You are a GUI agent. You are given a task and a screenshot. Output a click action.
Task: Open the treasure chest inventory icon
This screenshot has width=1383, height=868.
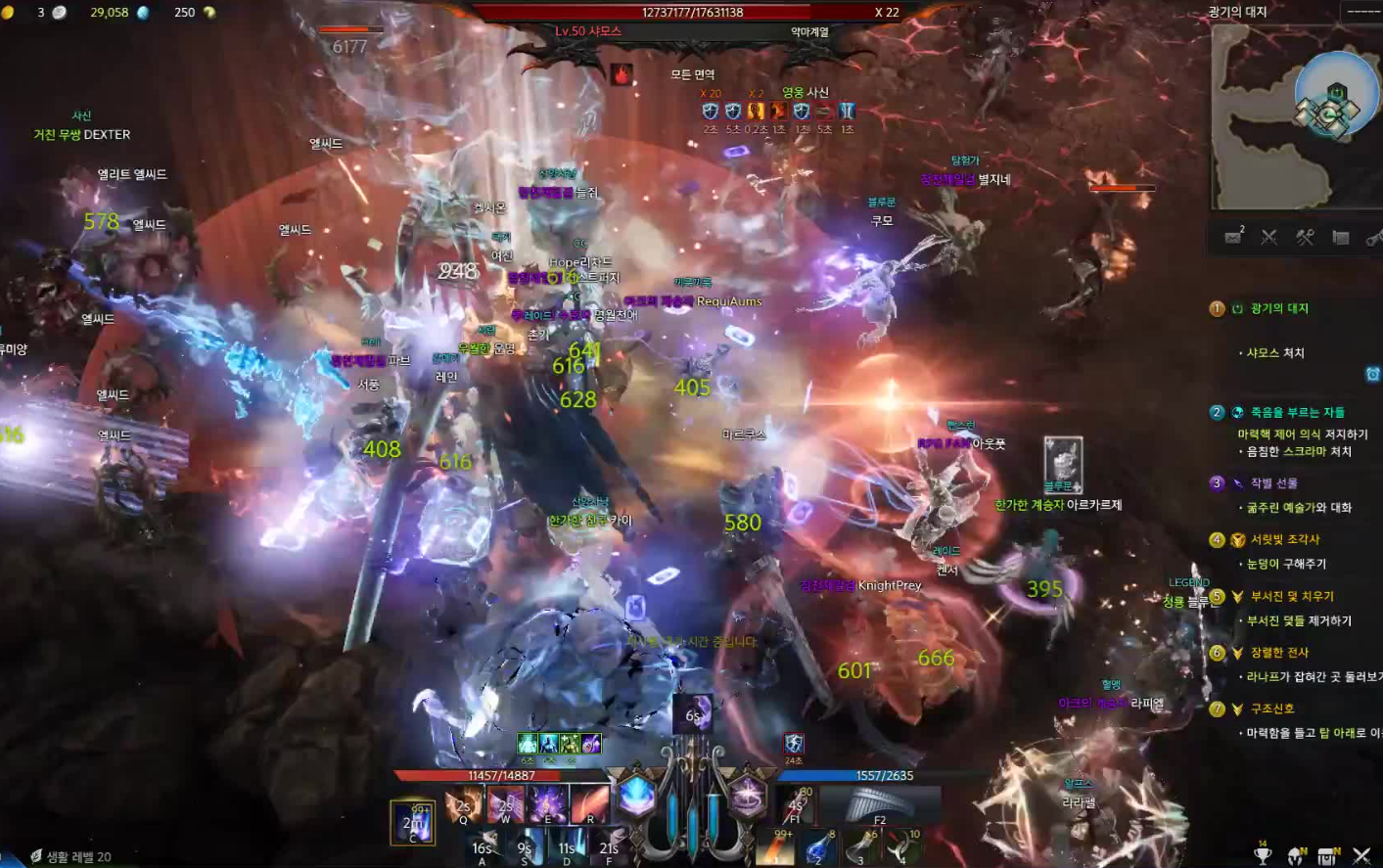(1328, 855)
